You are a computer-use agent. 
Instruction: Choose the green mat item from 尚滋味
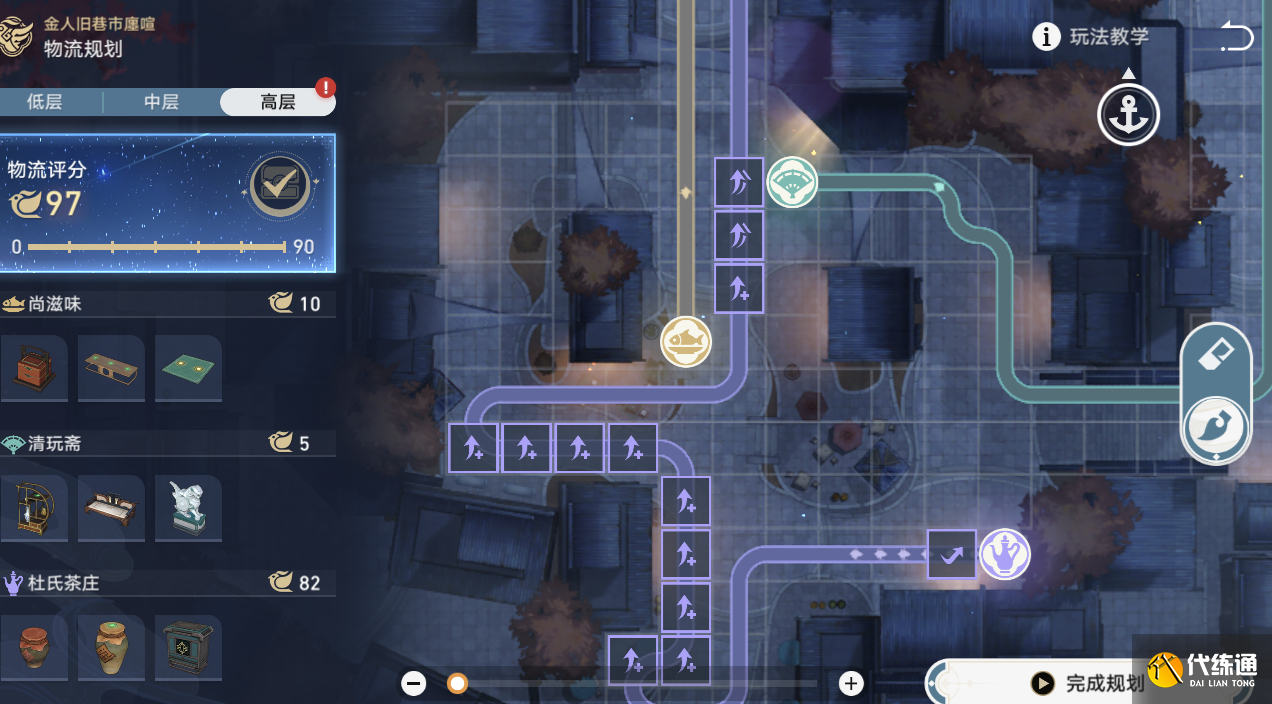point(188,368)
